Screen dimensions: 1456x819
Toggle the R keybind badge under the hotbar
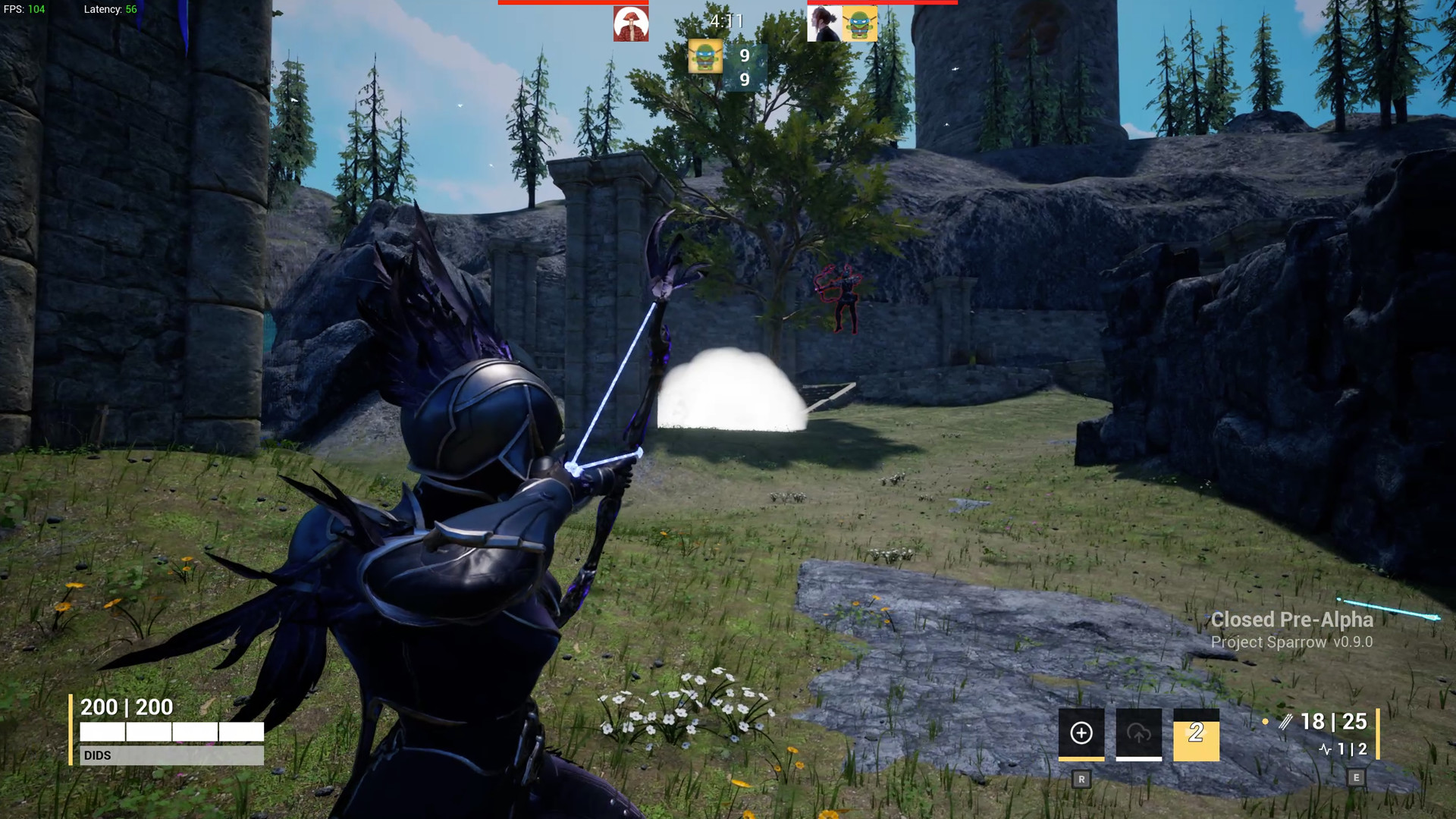click(x=1081, y=778)
